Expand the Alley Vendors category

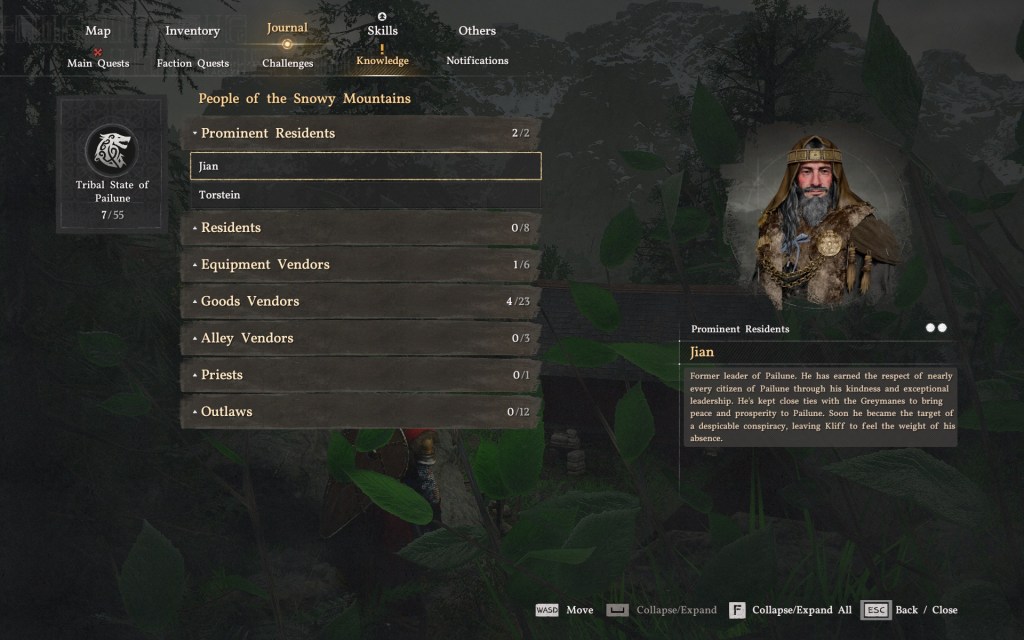[x=360, y=338]
